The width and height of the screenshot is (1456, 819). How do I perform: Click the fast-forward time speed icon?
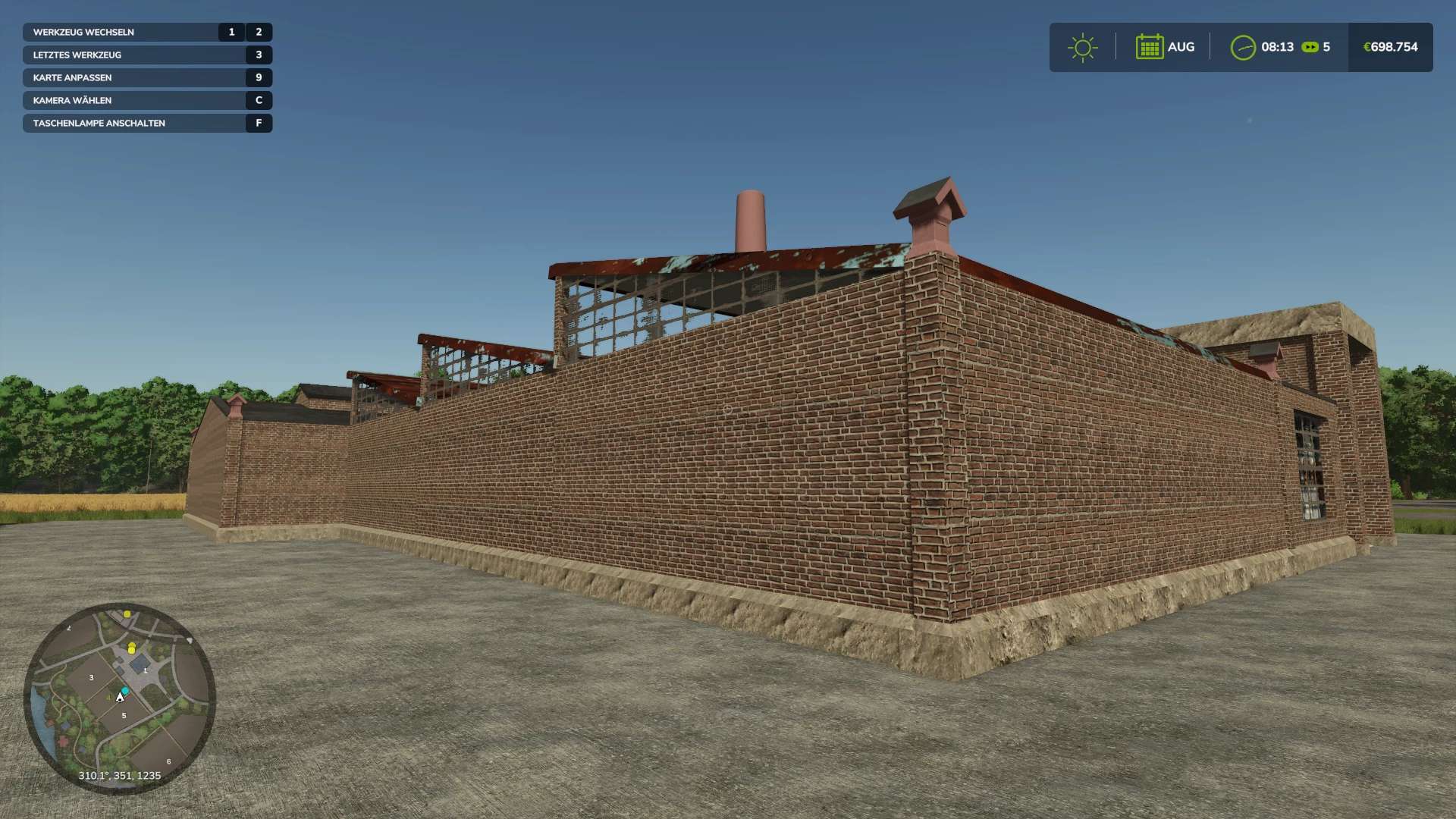[x=1310, y=47]
